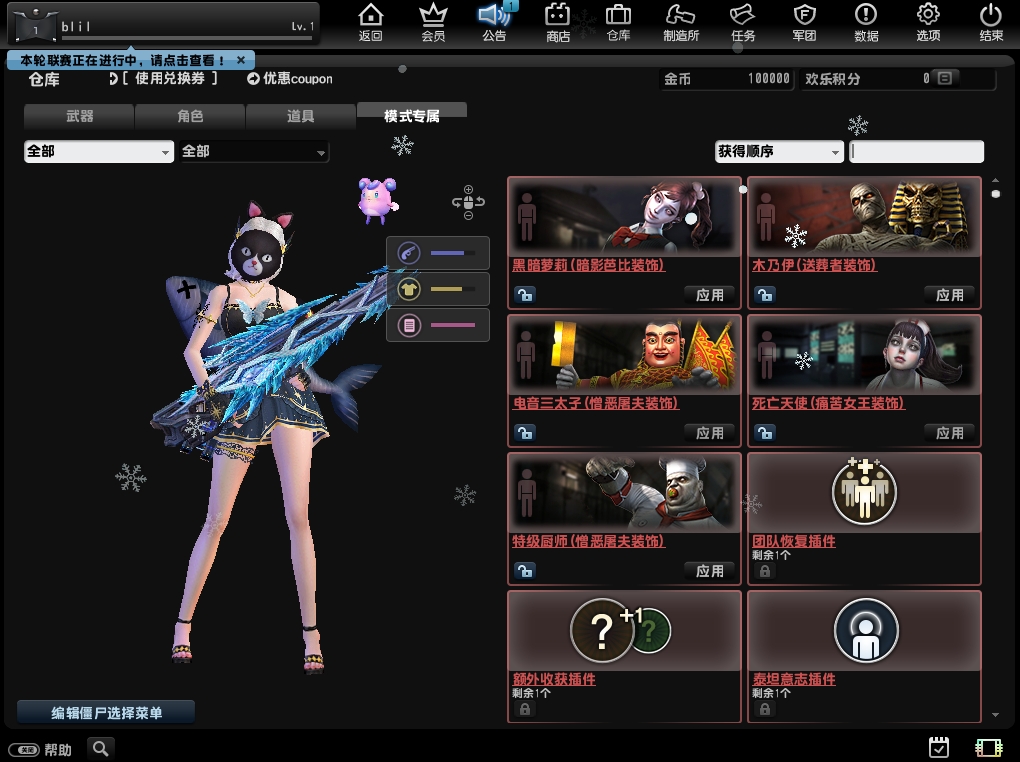This screenshot has width=1020, height=762.
Task: Open the 商店 shop menu
Action: [558, 23]
